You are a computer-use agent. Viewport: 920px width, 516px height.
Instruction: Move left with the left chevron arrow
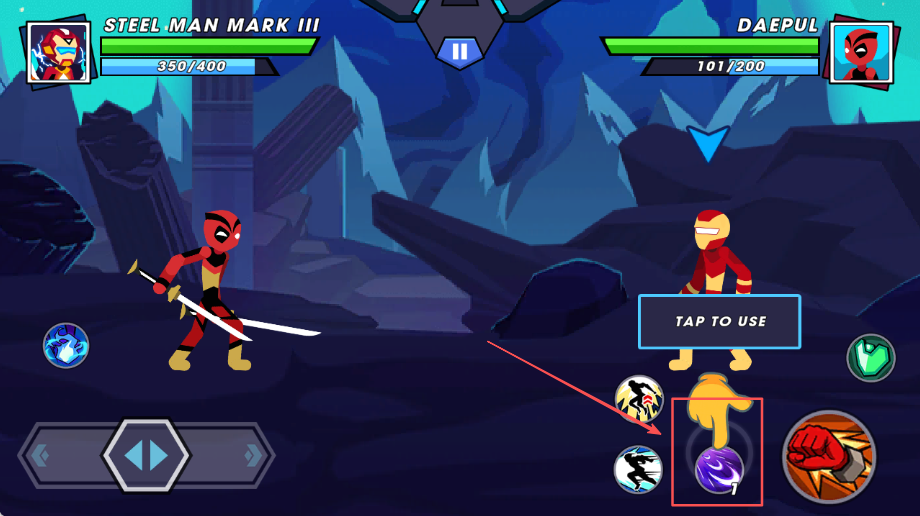(41, 455)
